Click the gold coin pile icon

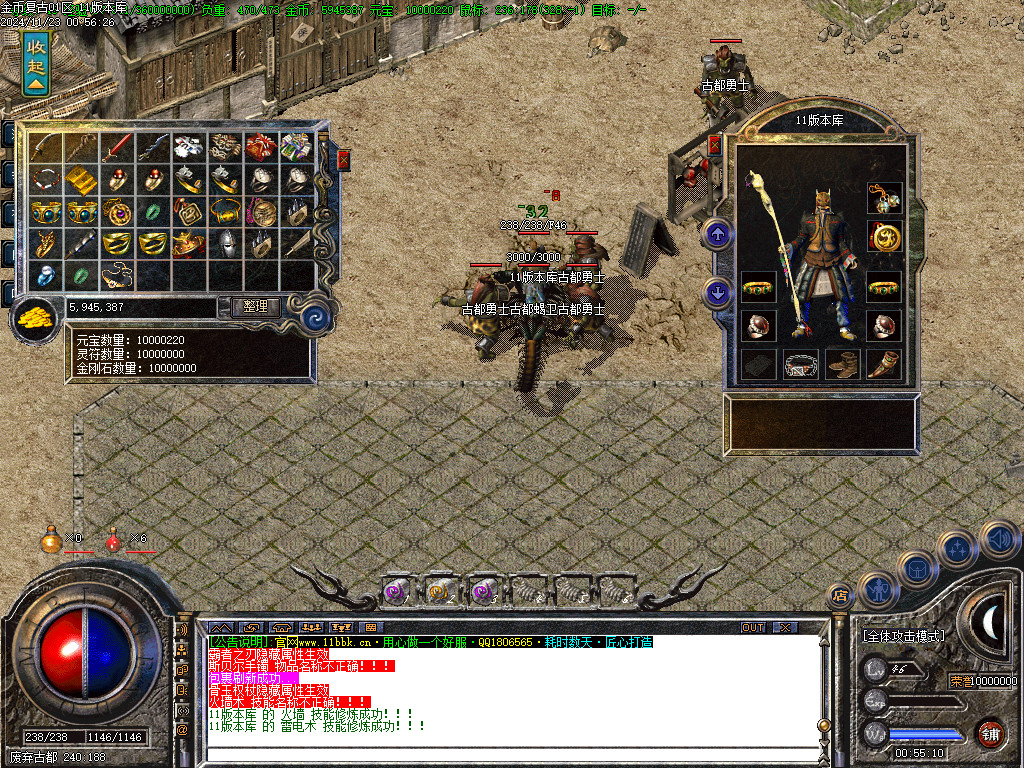pyautogui.click(x=35, y=319)
